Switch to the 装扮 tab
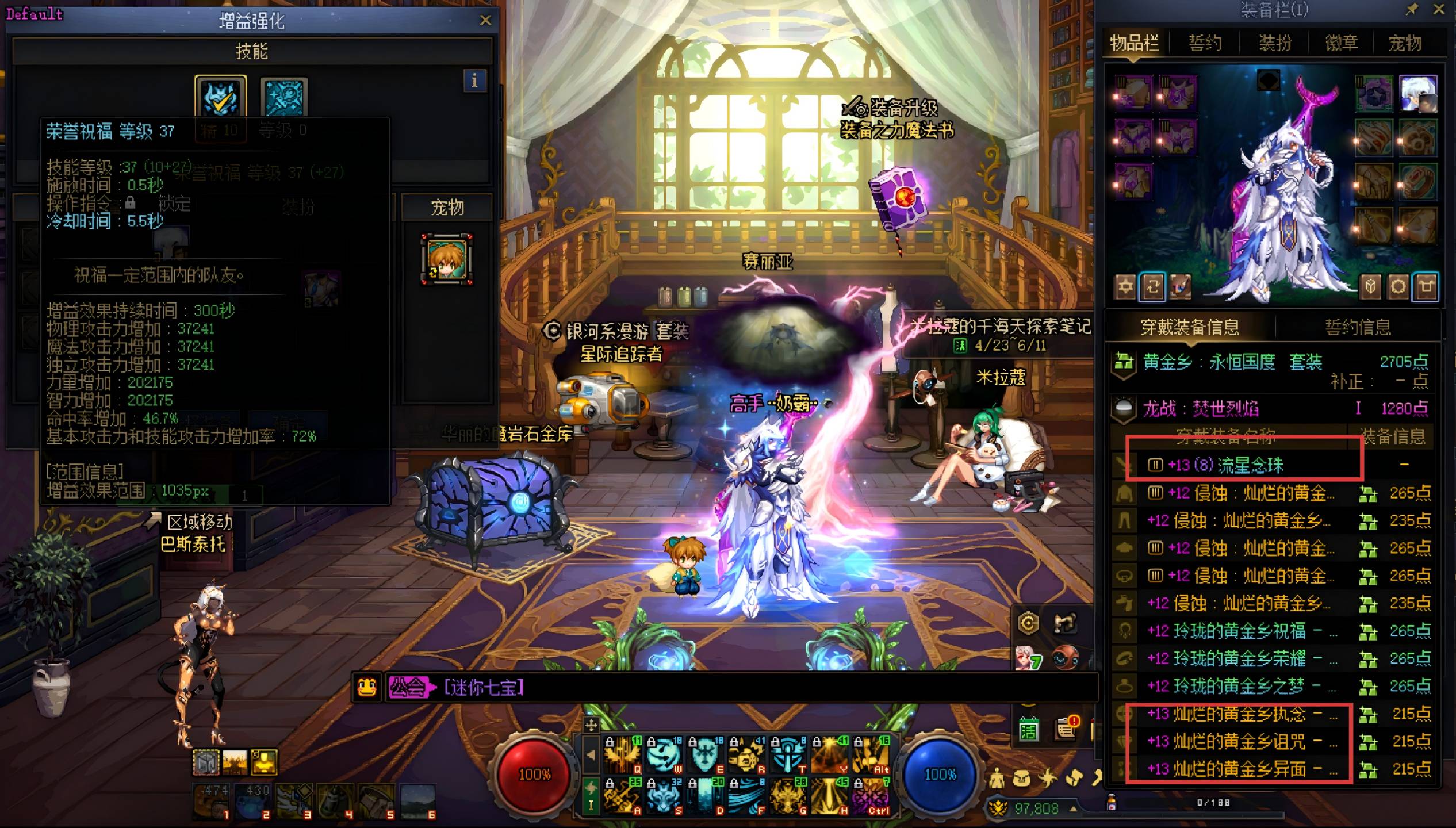 1275,43
